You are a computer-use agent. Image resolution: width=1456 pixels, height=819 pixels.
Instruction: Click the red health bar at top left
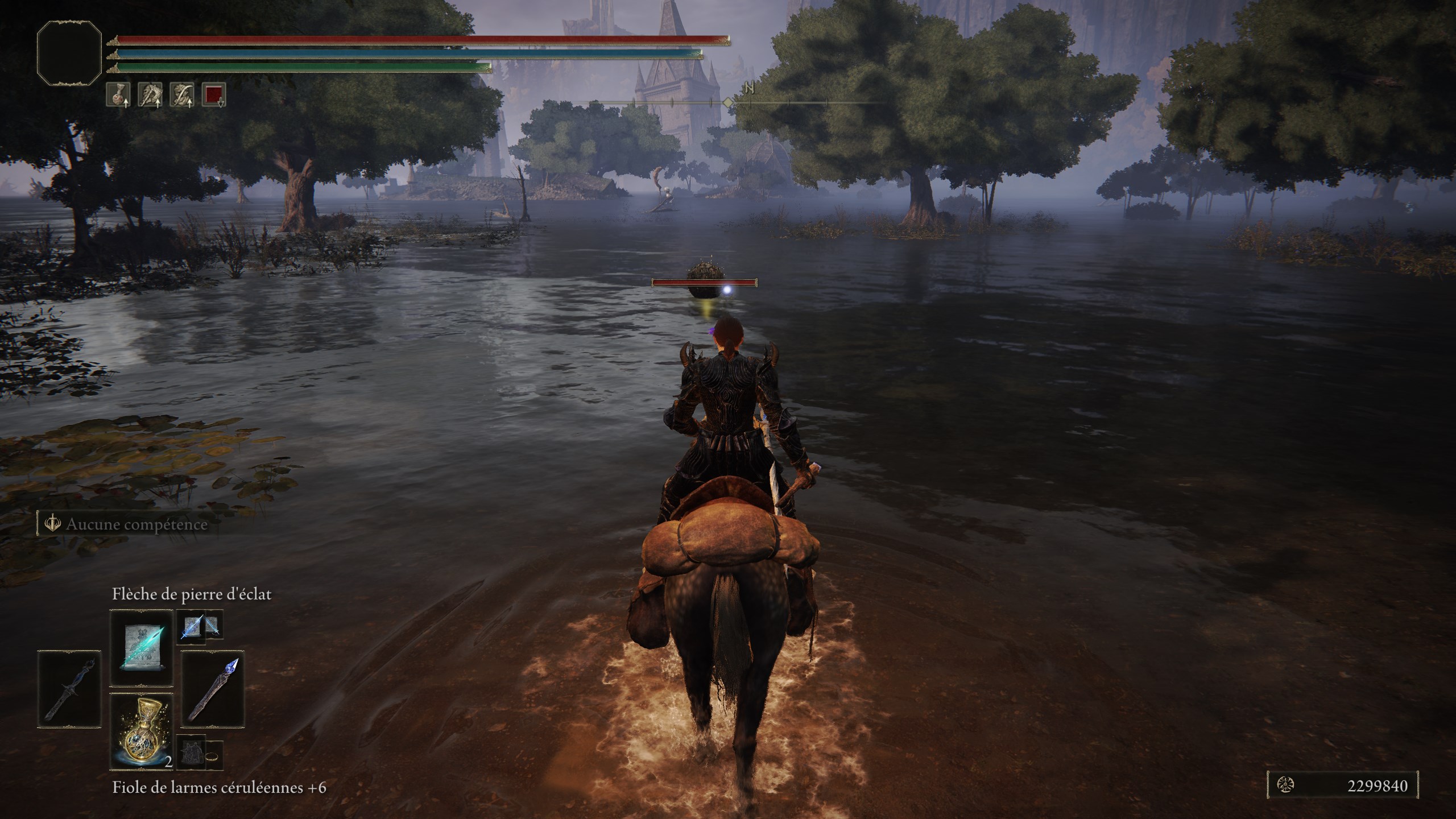pos(398,39)
